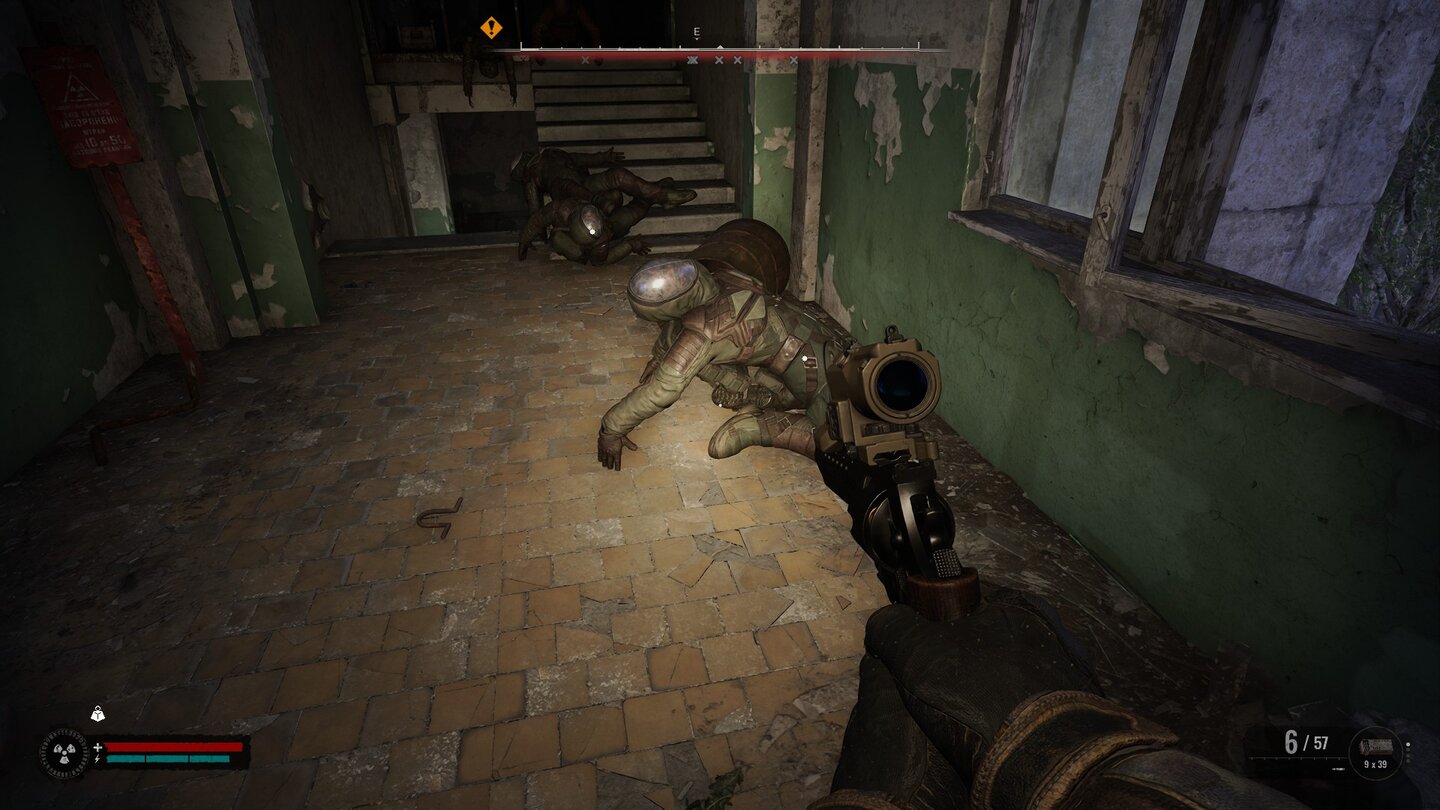The height and width of the screenshot is (810, 1440).
Task: Open the 9x39 caliber label
Action: (x=1375, y=763)
